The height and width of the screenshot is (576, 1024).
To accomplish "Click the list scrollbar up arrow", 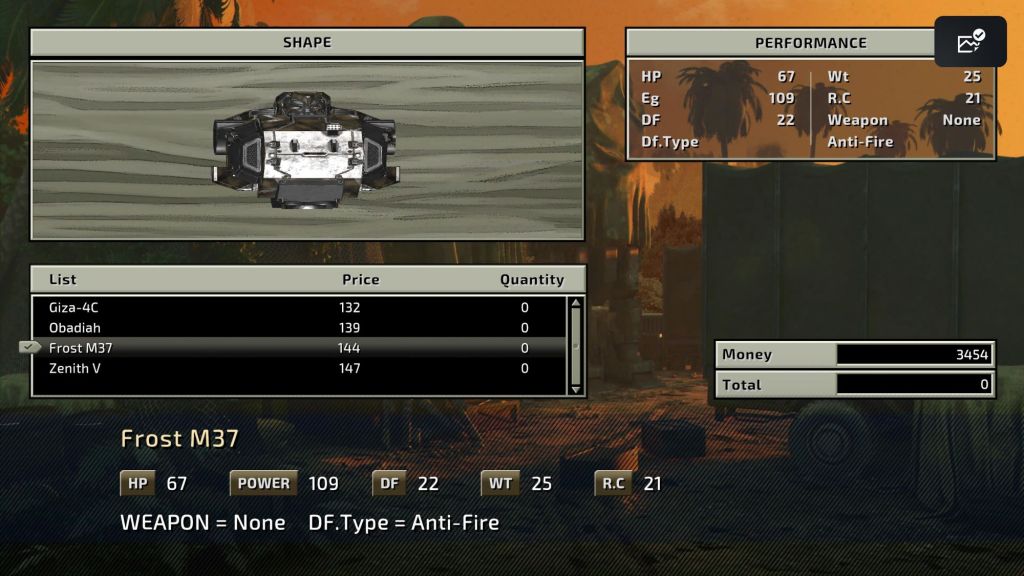I will tap(575, 303).
